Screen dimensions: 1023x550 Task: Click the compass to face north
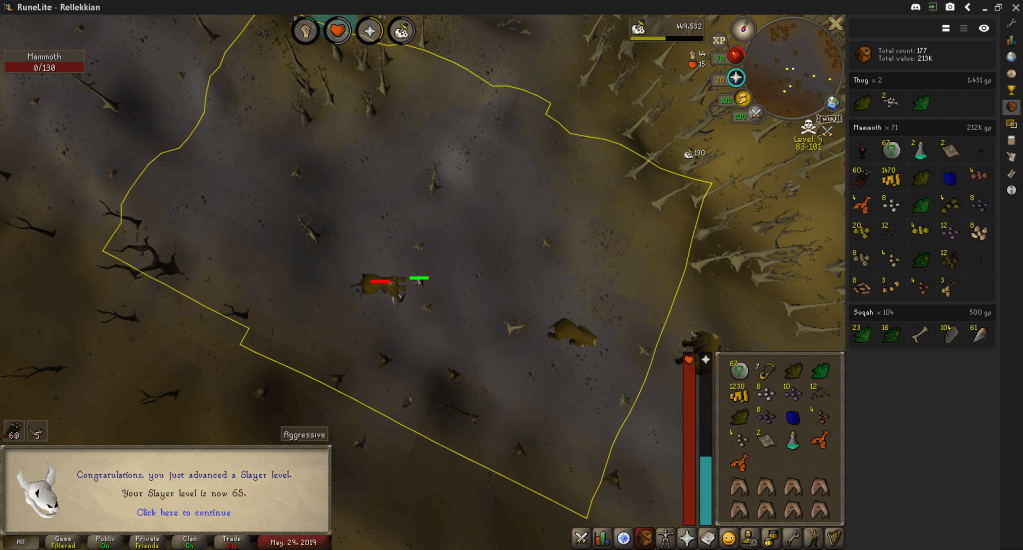click(742, 29)
